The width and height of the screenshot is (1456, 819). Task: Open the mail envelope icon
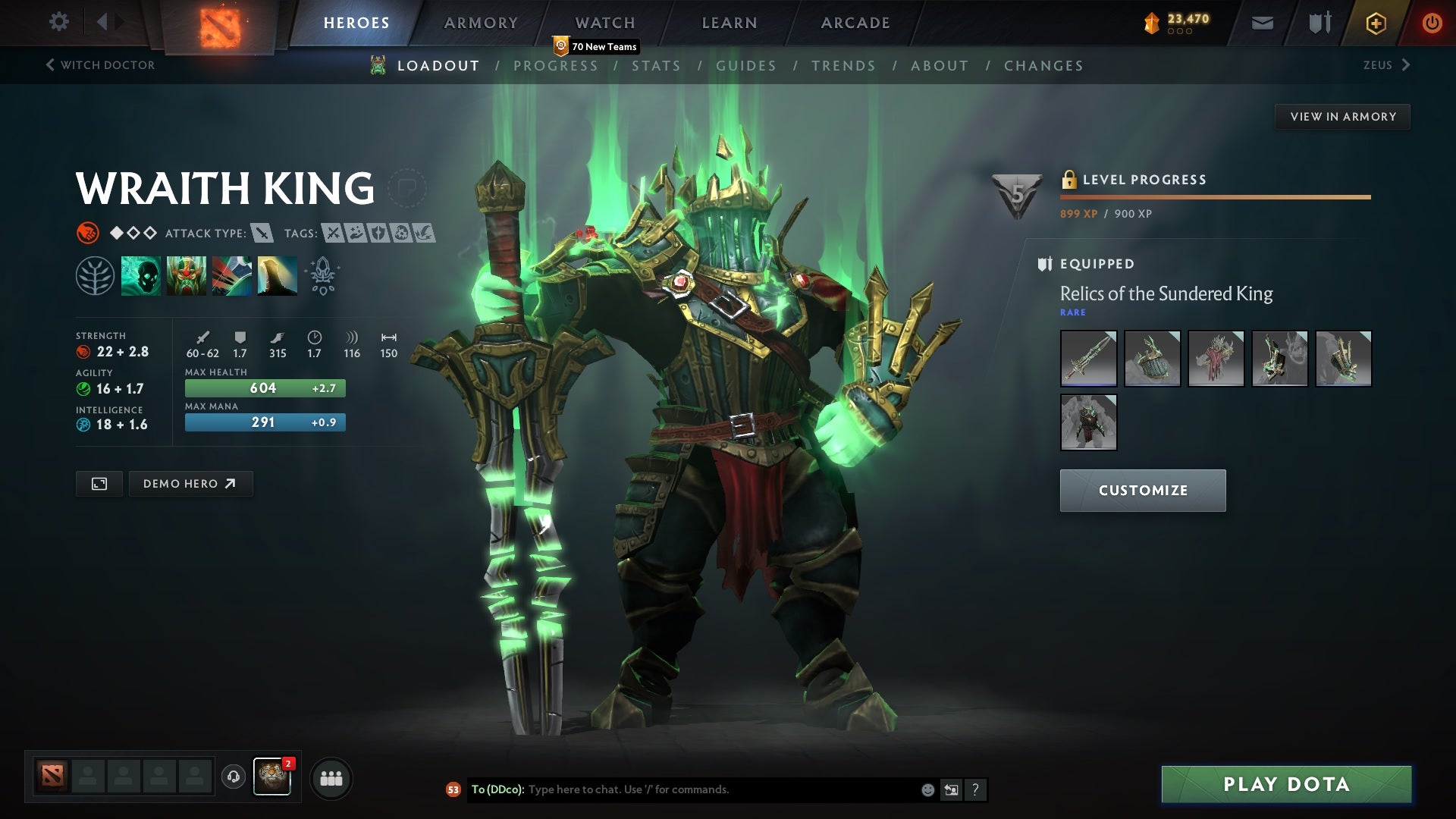[1262, 23]
